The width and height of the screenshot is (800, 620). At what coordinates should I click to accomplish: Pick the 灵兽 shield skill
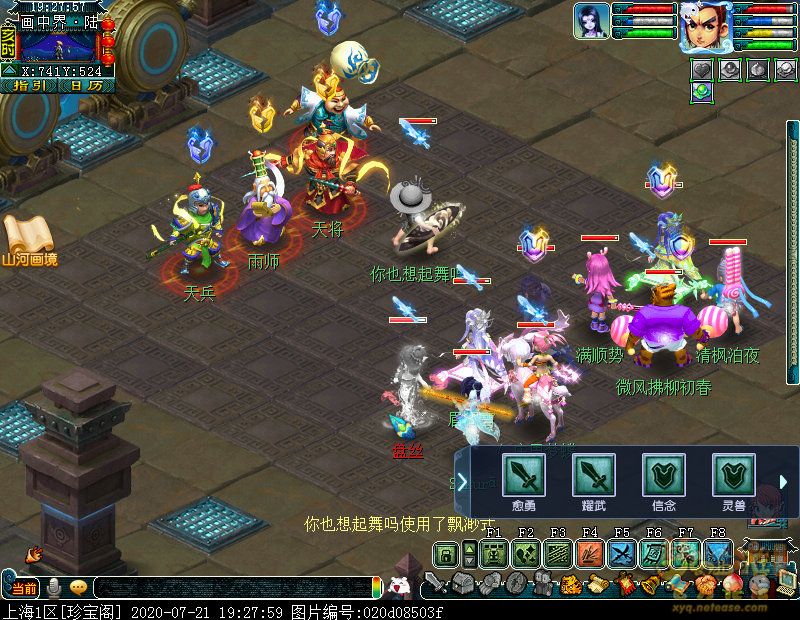click(x=732, y=474)
